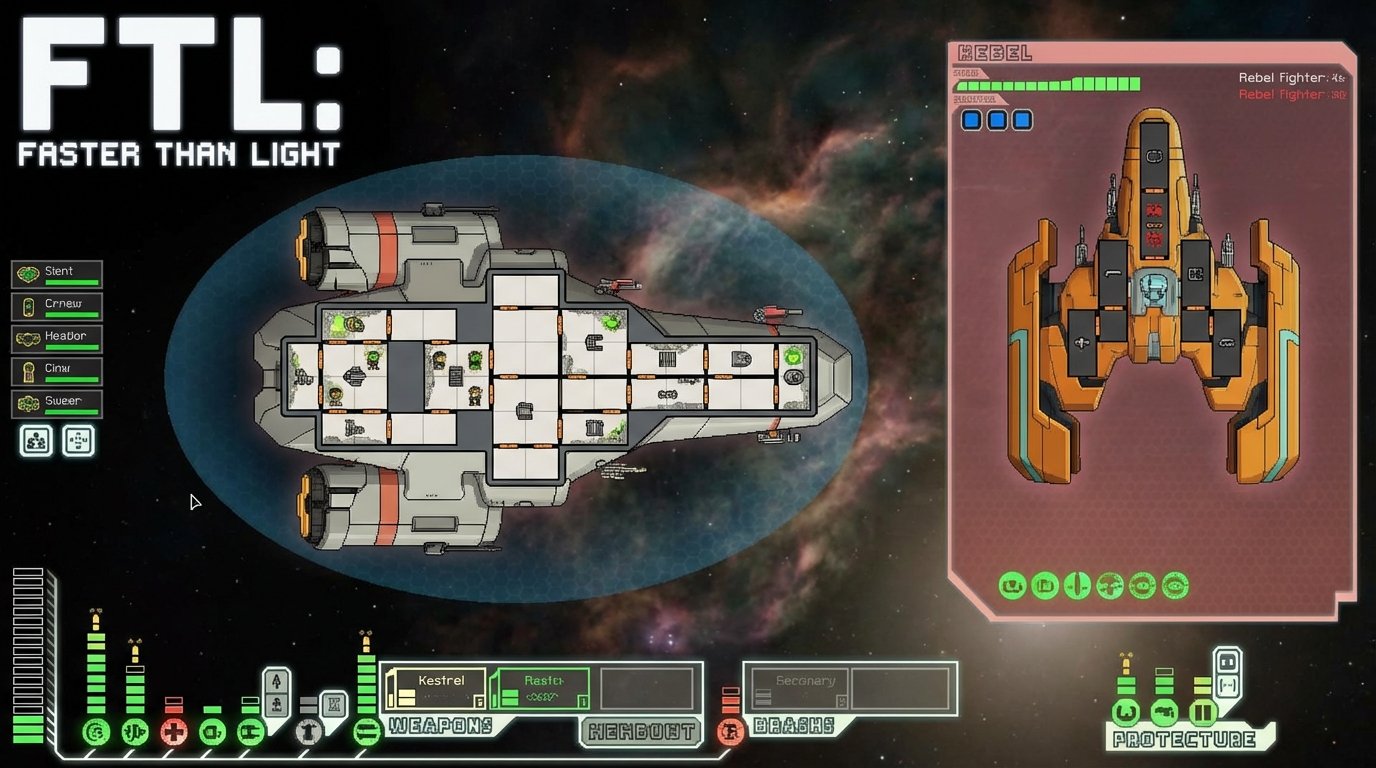The image size is (1376, 768).
Task: Click the pause icon near PROTECTURE
Action: [x=1203, y=711]
